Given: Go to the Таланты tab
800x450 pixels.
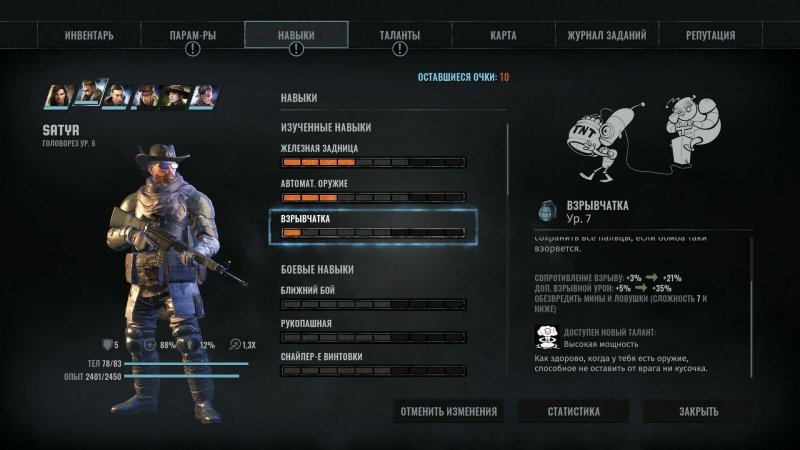Looking at the screenshot, I should tap(399, 35).
